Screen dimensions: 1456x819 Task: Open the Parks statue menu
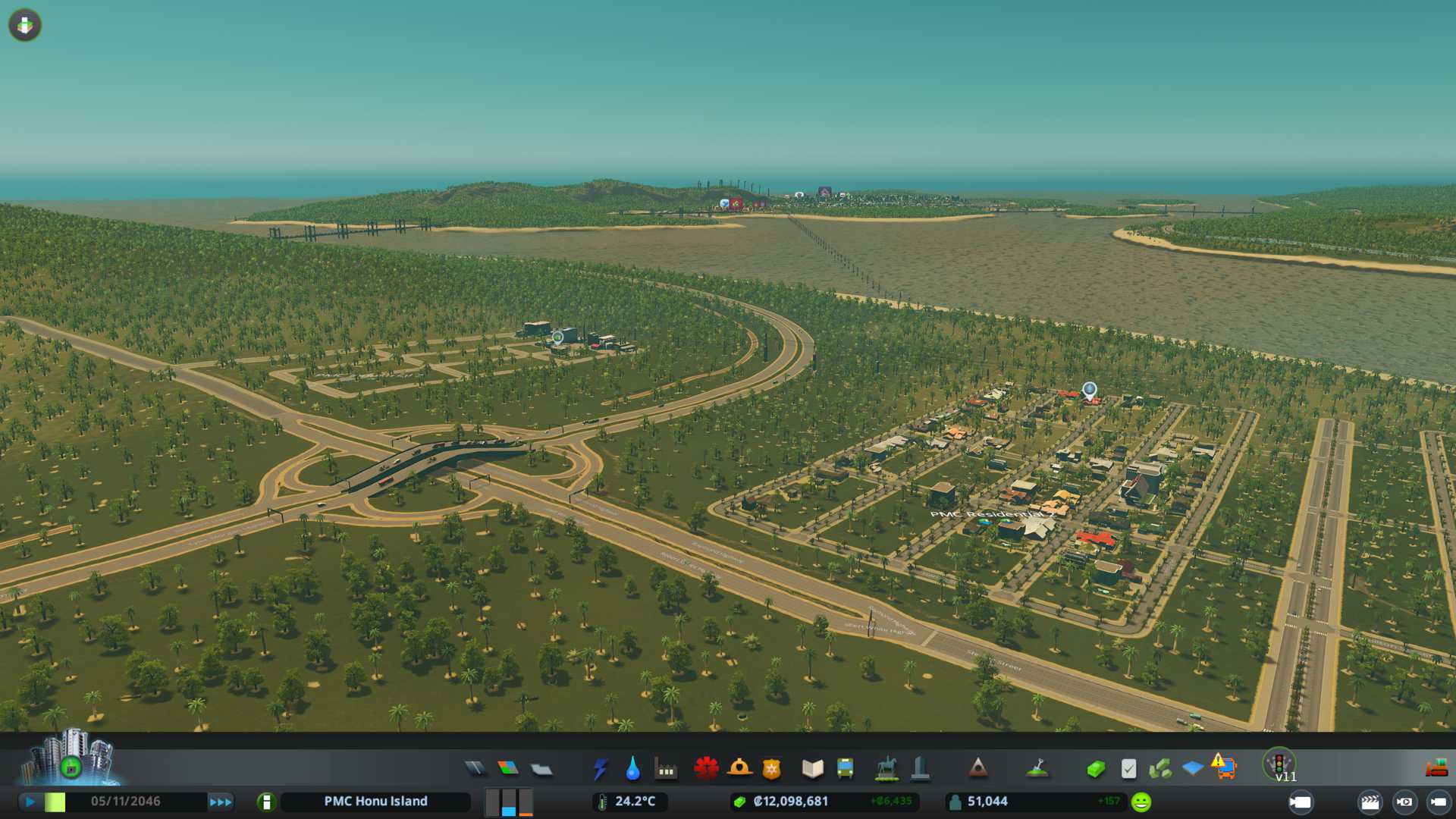(886, 769)
